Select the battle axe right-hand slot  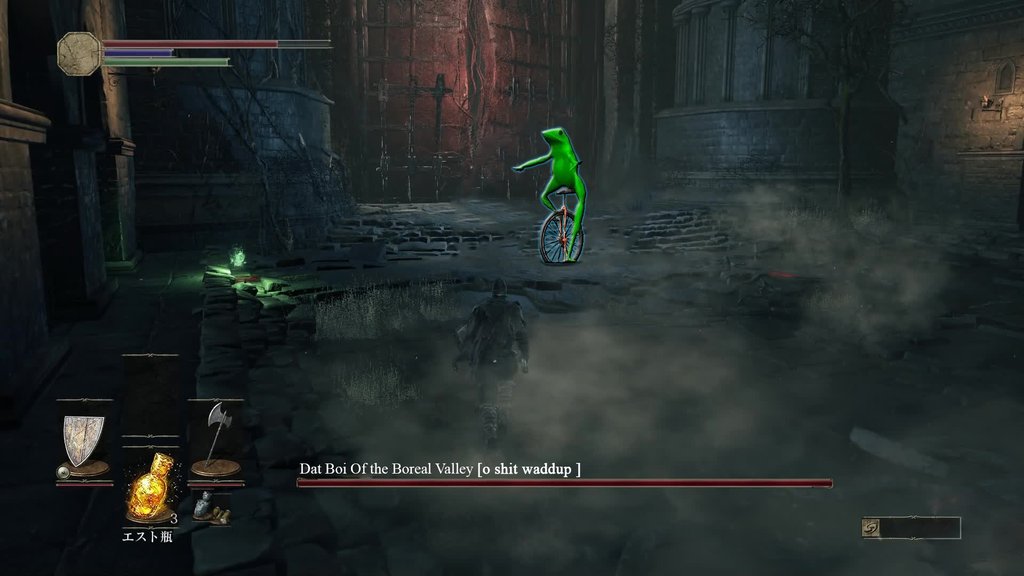pos(214,439)
